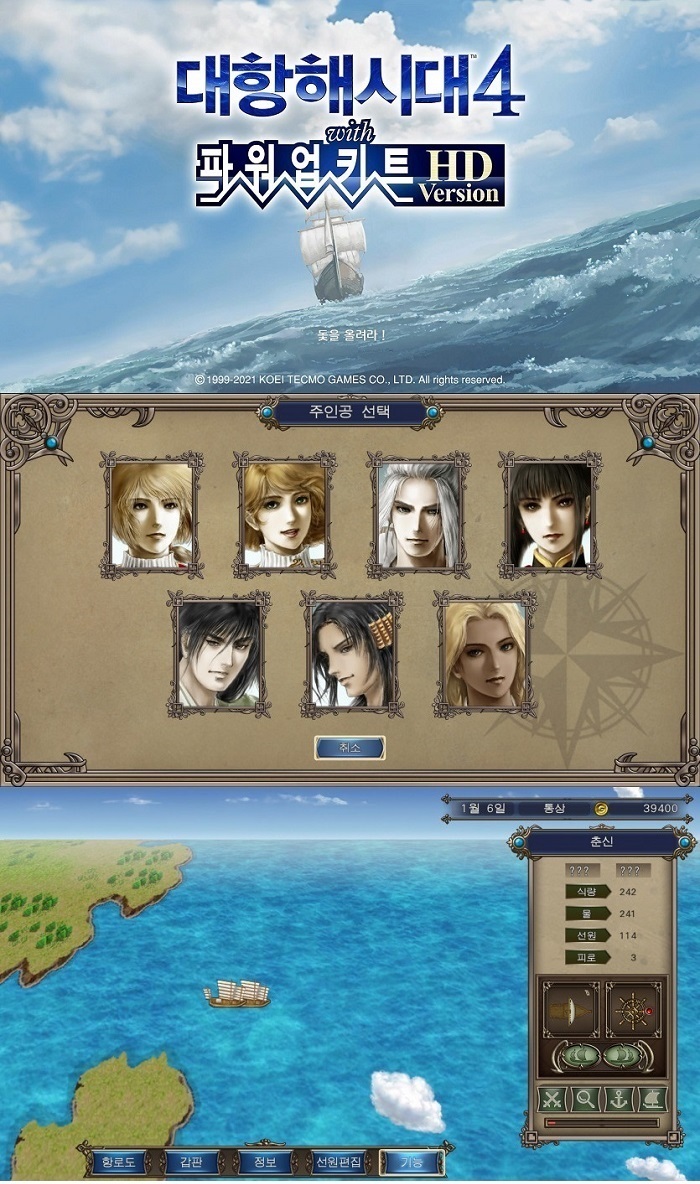Viewport: 700px width, 1184px height.
Task: Open the 항로도 sea chart menu
Action: (117, 1162)
